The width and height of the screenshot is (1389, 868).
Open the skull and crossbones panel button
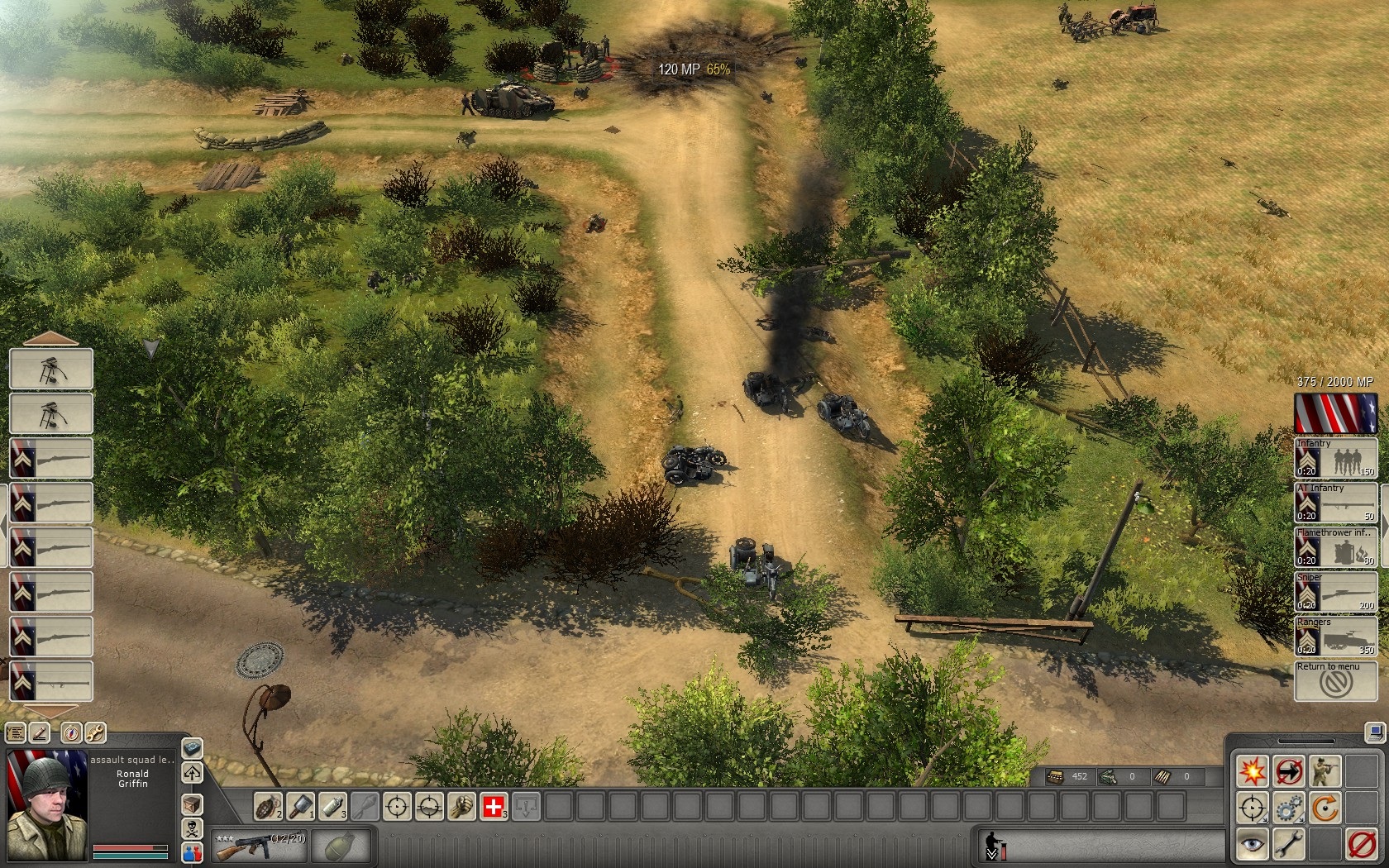[x=192, y=829]
